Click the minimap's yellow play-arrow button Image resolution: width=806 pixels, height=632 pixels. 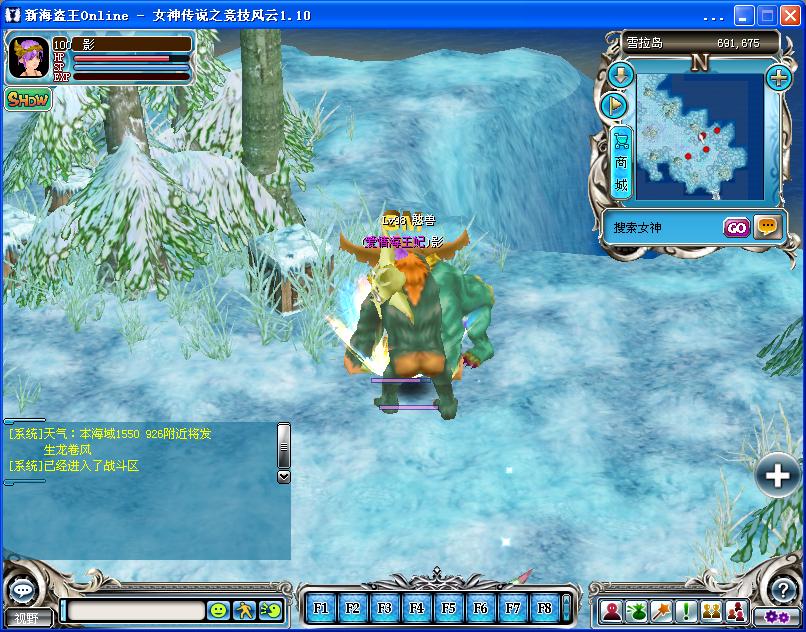click(x=615, y=104)
